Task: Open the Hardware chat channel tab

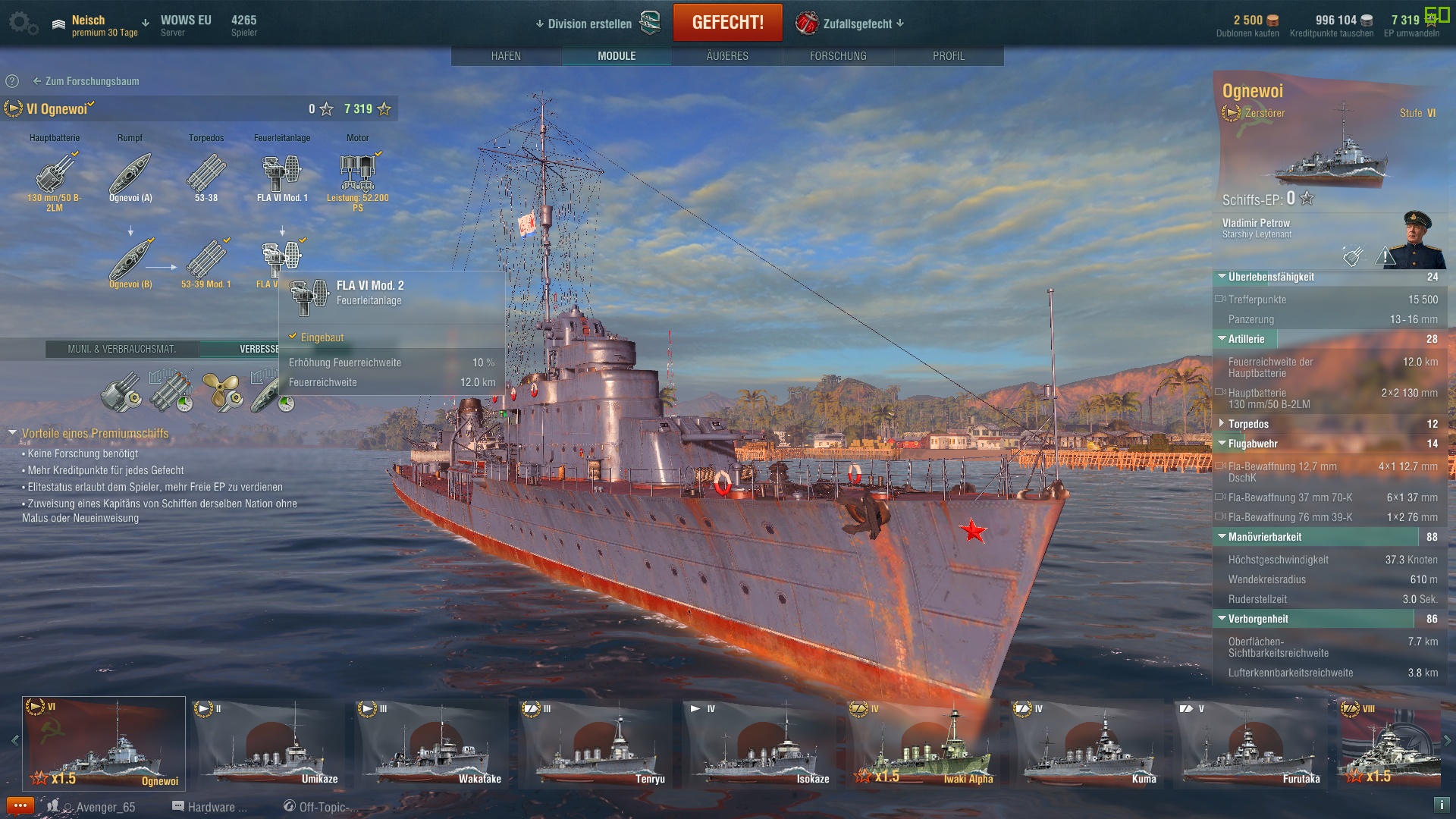Action: (211, 807)
